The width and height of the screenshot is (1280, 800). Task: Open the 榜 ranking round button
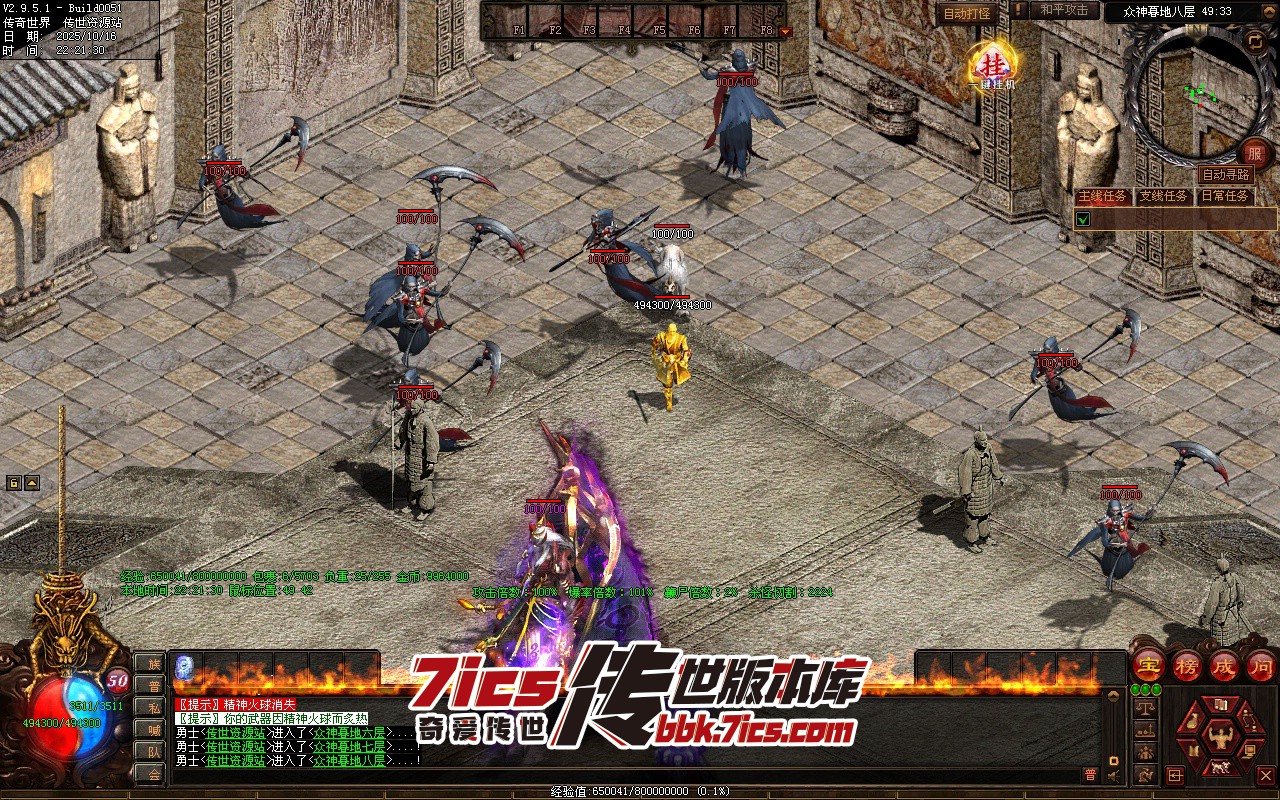[x=1187, y=665]
